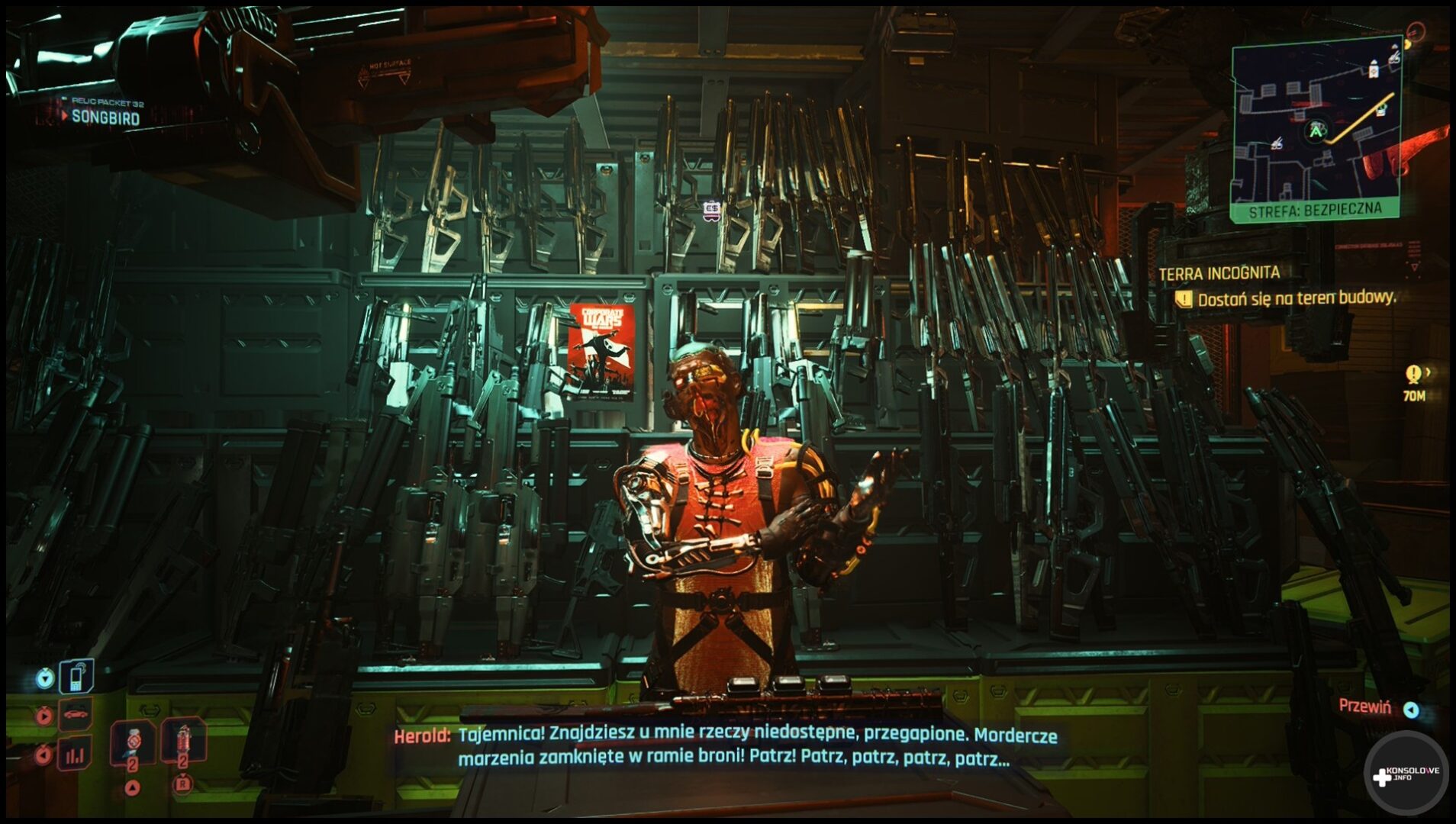Screen dimensions: 1456x824
Task: Click the yellow quest waypoint marker showing 70M
Action: click(x=1413, y=374)
